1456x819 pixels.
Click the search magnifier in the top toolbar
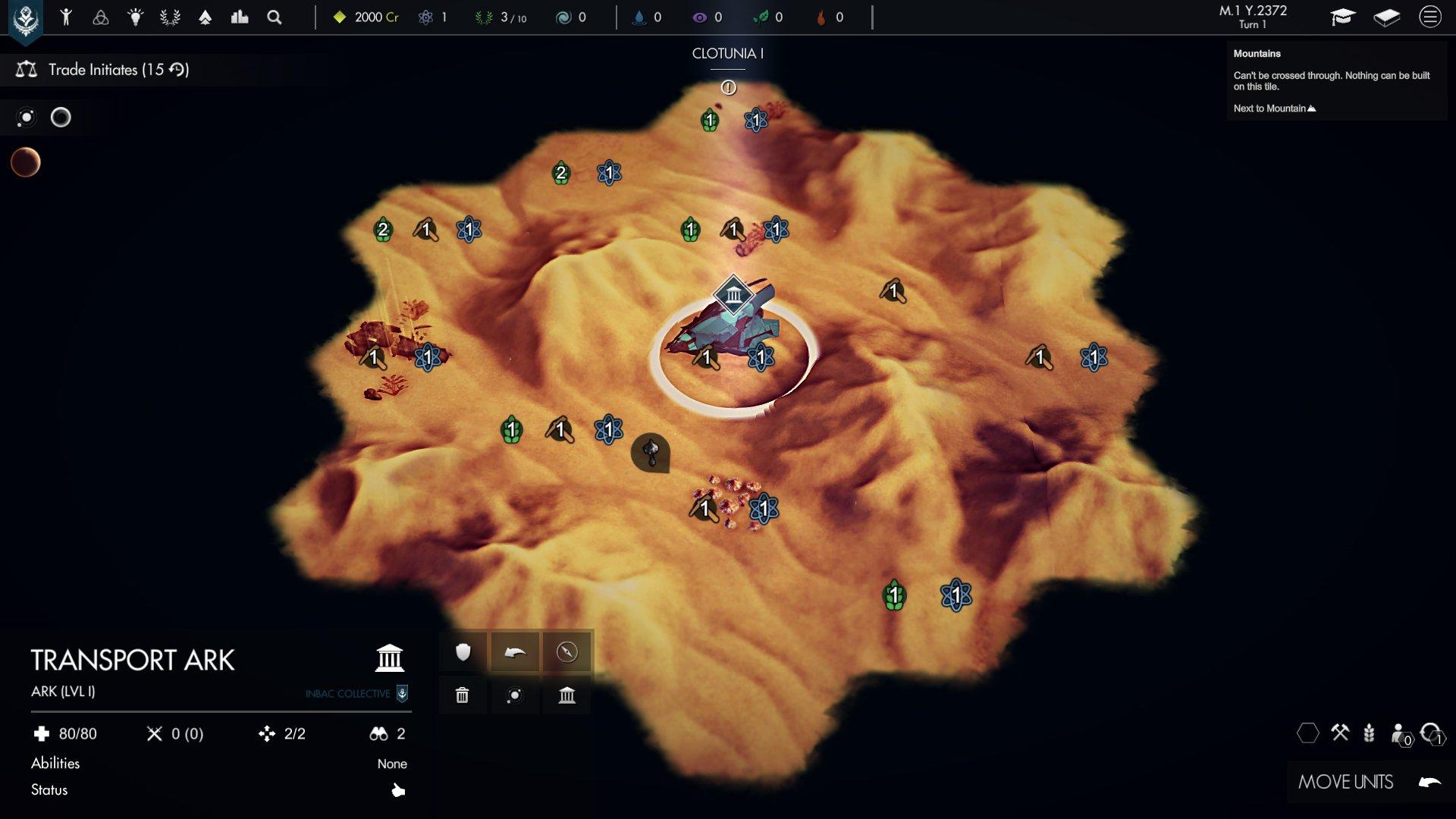click(x=274, y=17)
